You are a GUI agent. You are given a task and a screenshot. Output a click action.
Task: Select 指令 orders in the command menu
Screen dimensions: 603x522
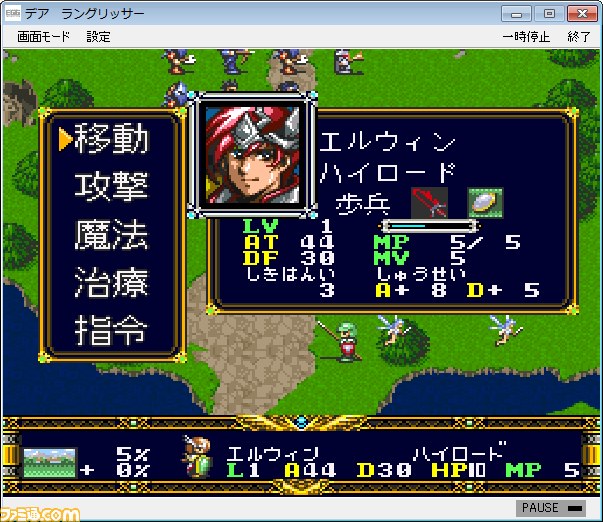coord(111,329)
